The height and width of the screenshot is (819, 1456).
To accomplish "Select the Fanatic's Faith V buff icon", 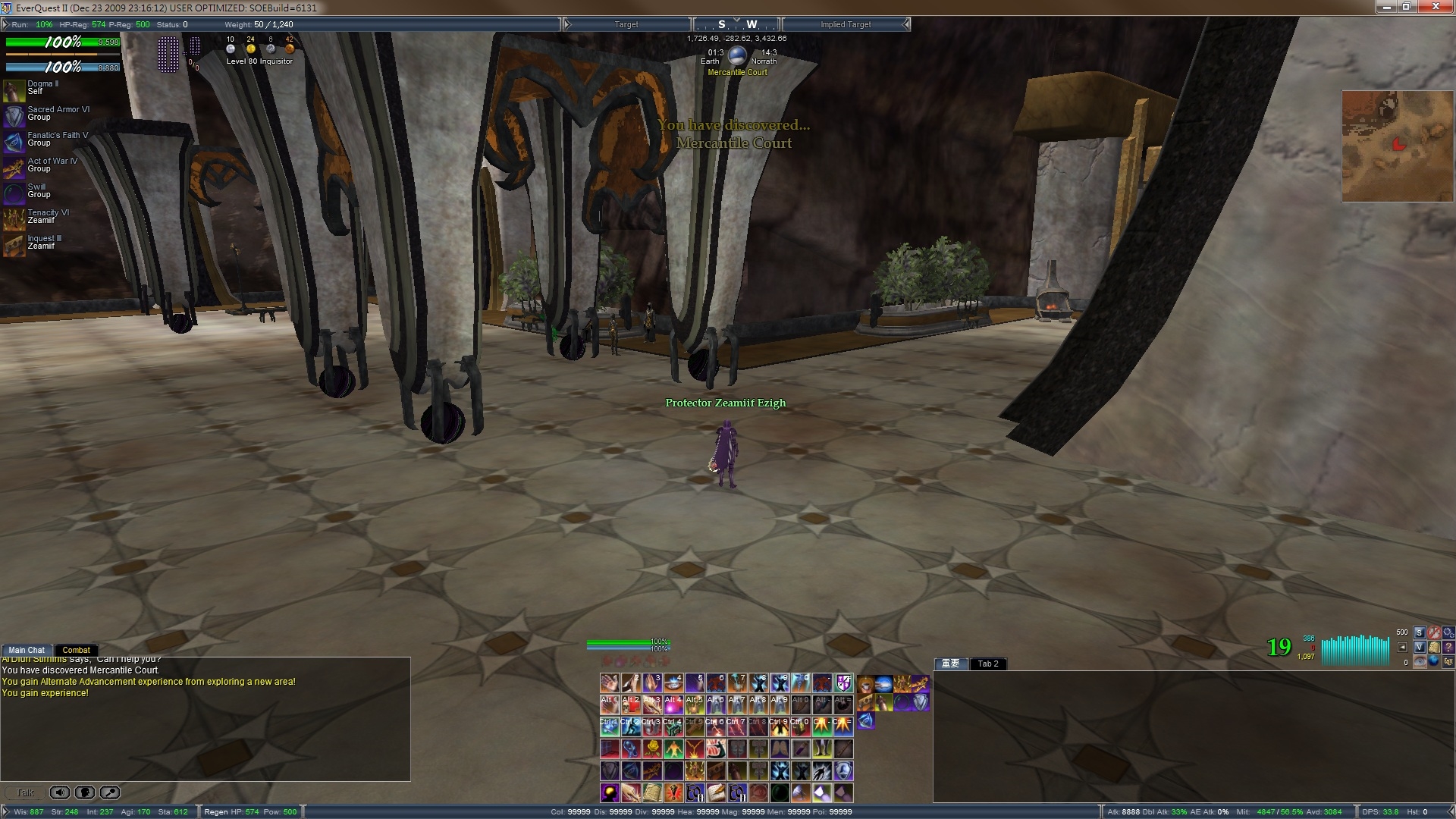I will pos(14,142).
